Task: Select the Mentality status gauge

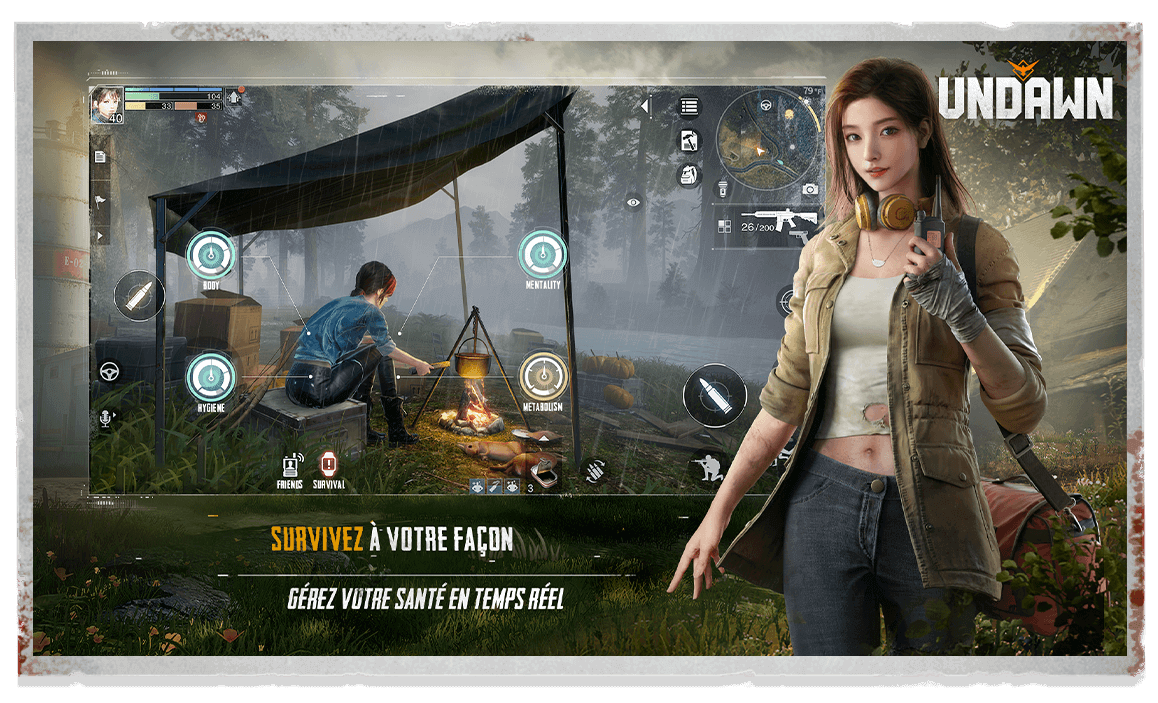Action: click(543, 254)
